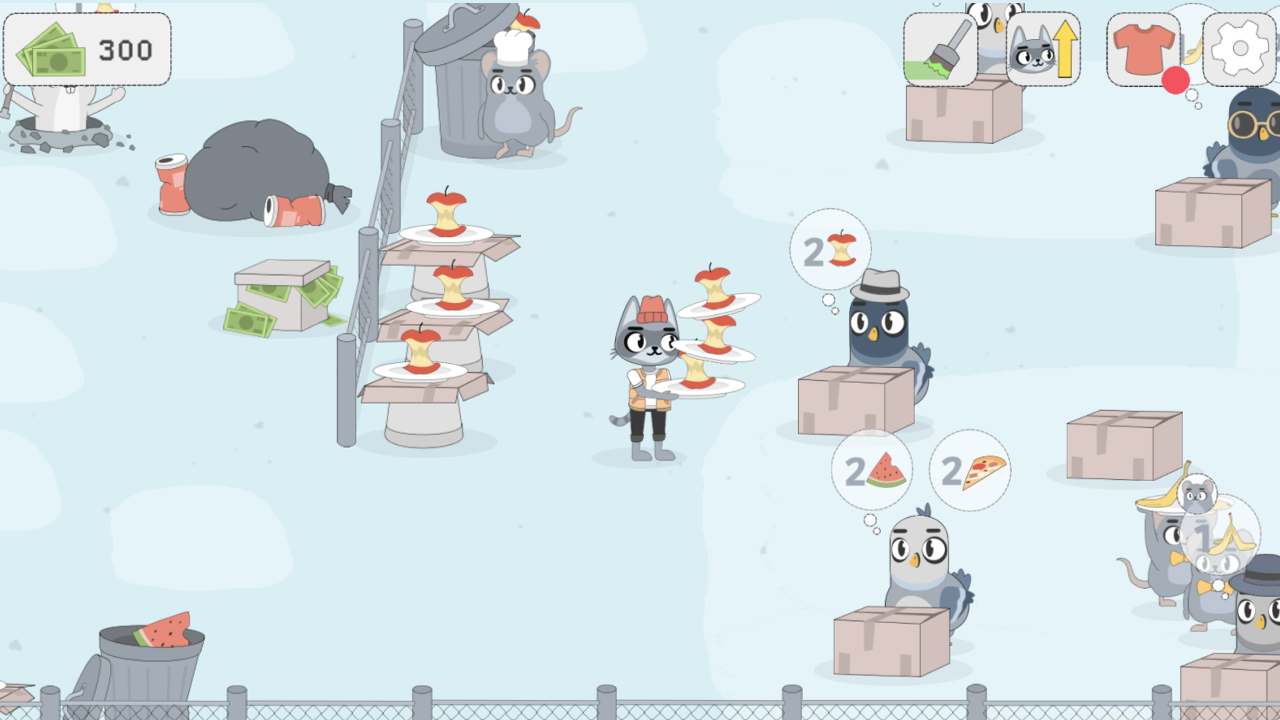Click the thought bubble requesting 2 apple cores
The image size is (1280, 720).
coord(830,250)
